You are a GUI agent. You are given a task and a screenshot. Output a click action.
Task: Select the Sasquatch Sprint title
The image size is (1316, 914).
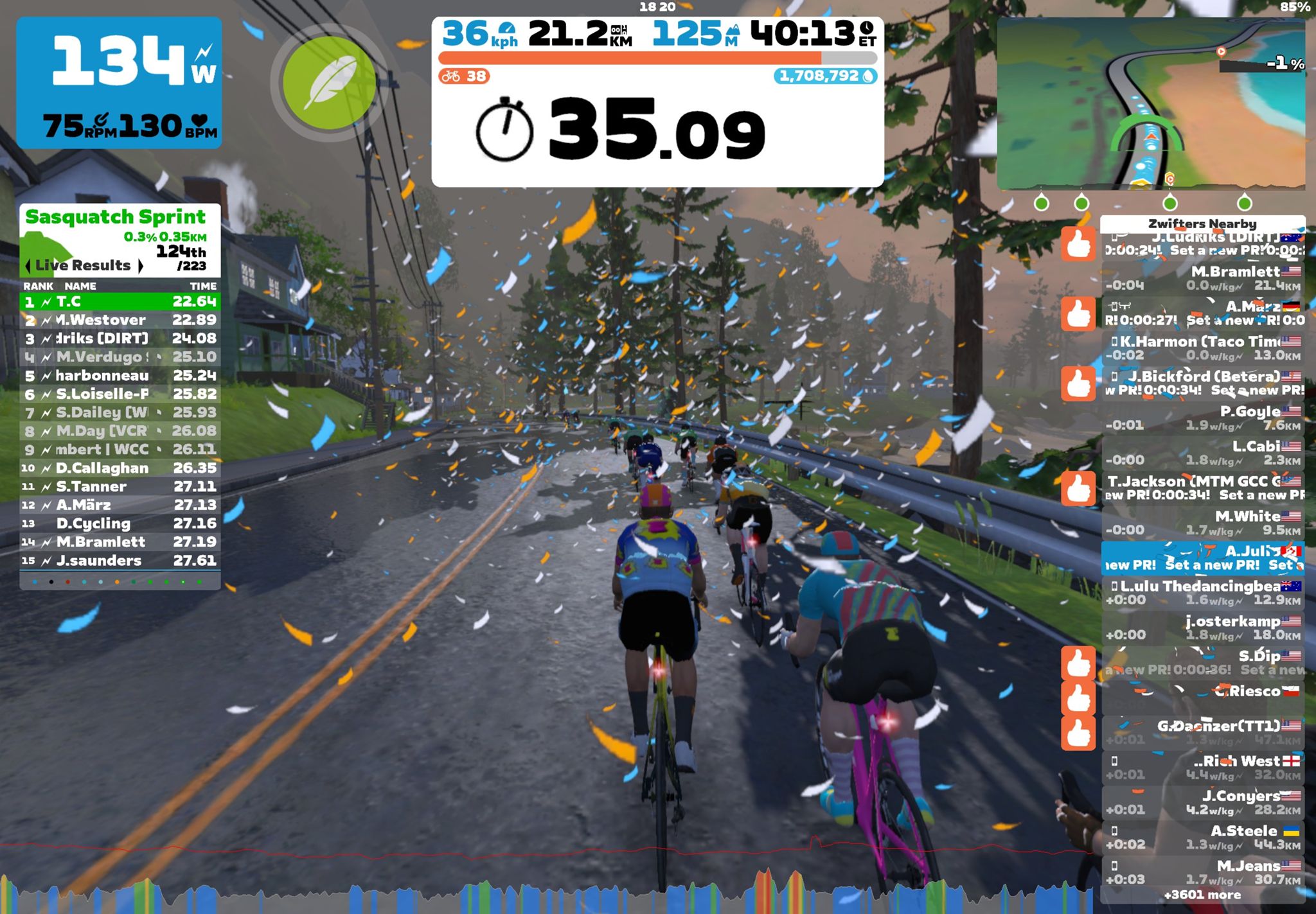coord(116,216)
